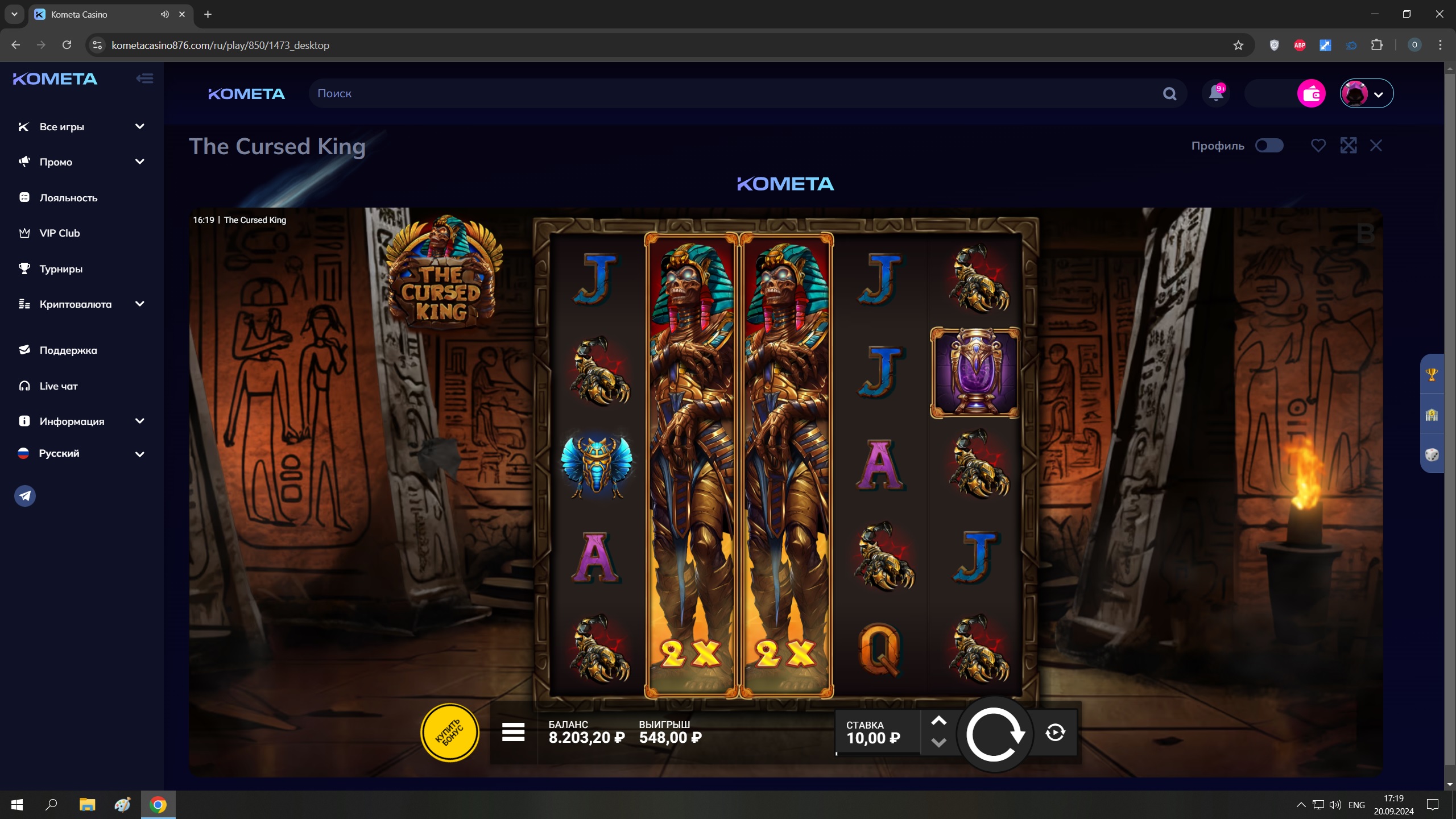Open the notifications bell
The image size is (1456, 819).
point(1216,93)
